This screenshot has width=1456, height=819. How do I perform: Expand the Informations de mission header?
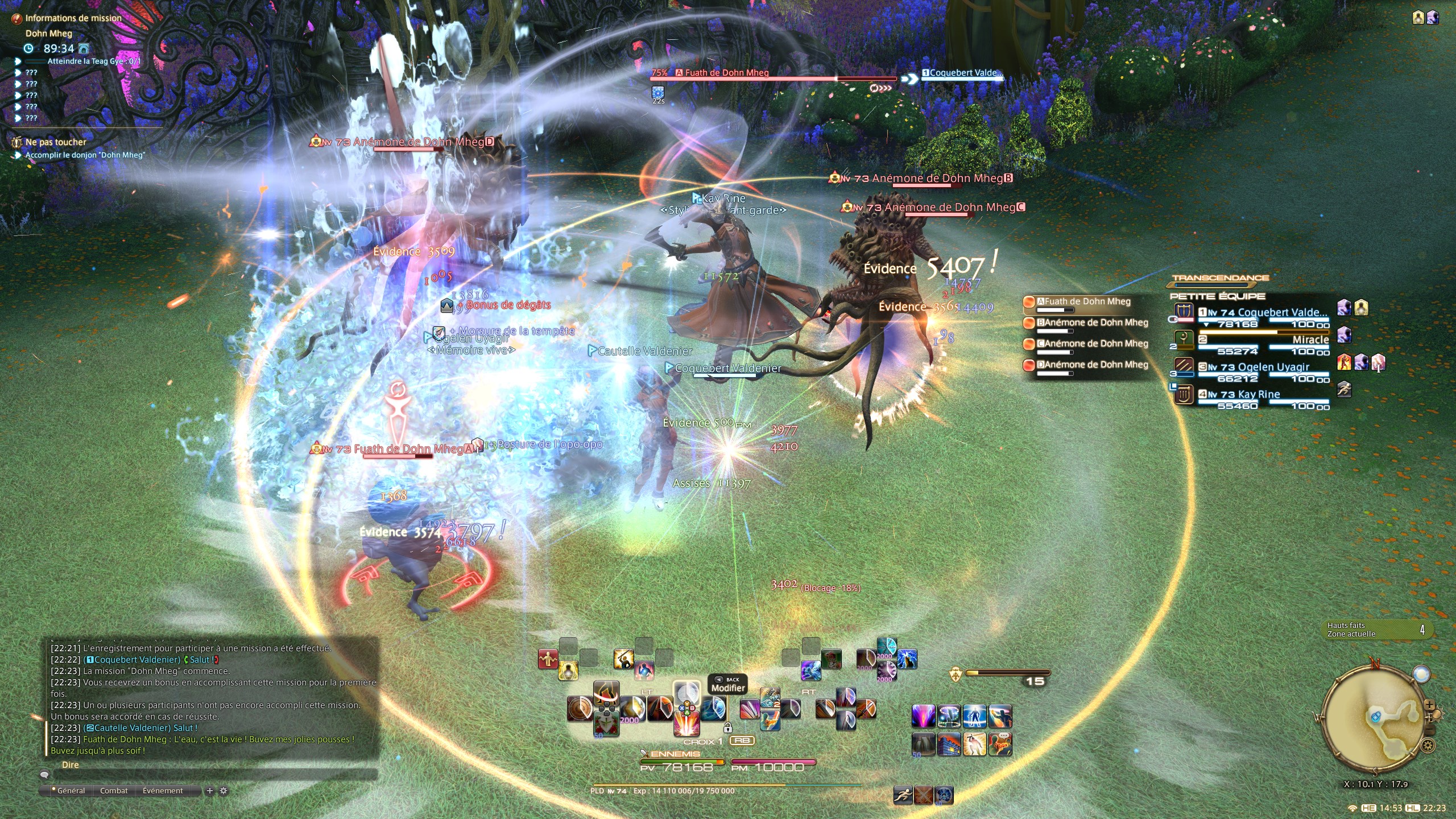[x=73, y=18]
